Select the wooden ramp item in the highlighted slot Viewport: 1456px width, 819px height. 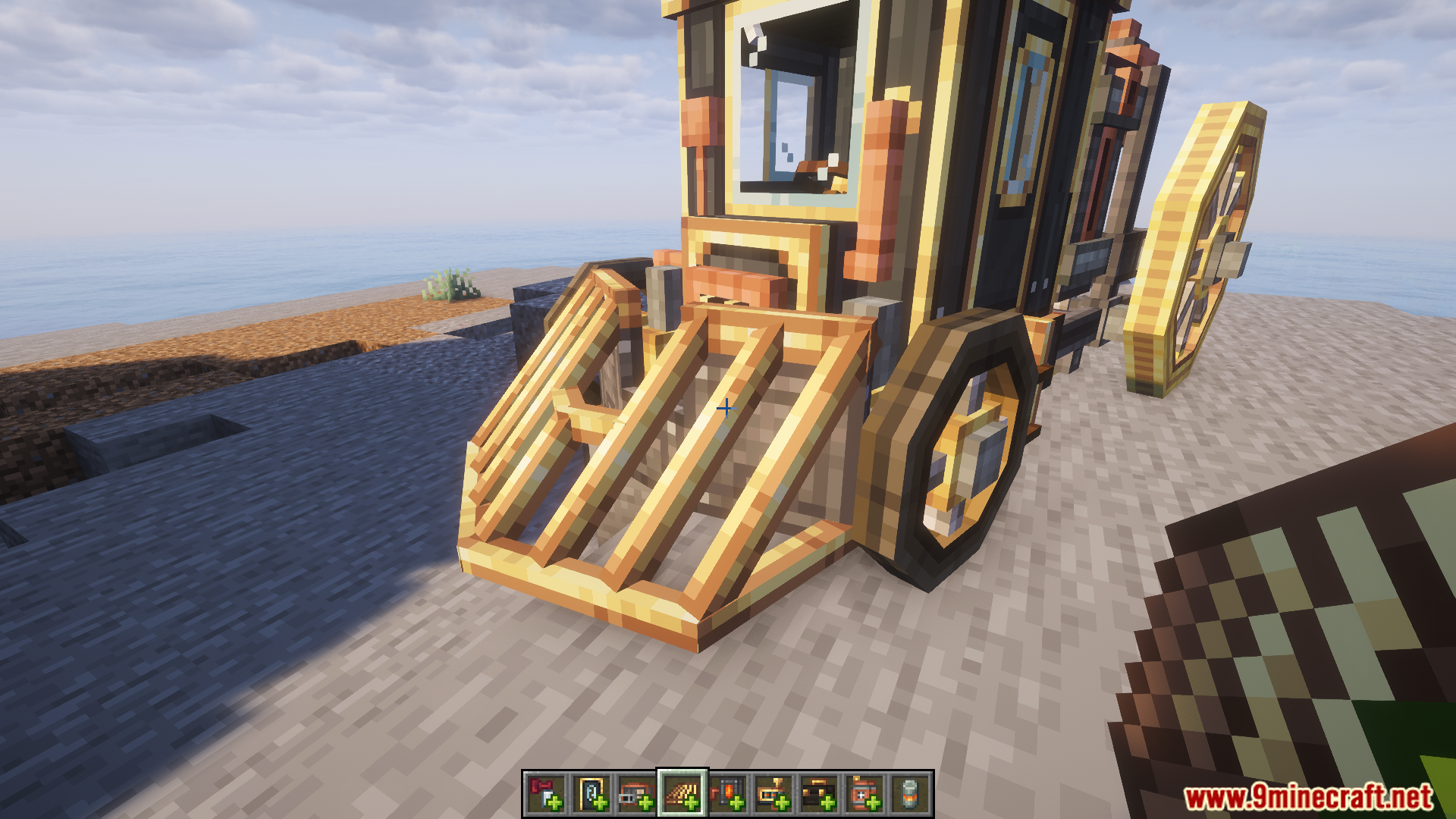[x=681, y=792]
